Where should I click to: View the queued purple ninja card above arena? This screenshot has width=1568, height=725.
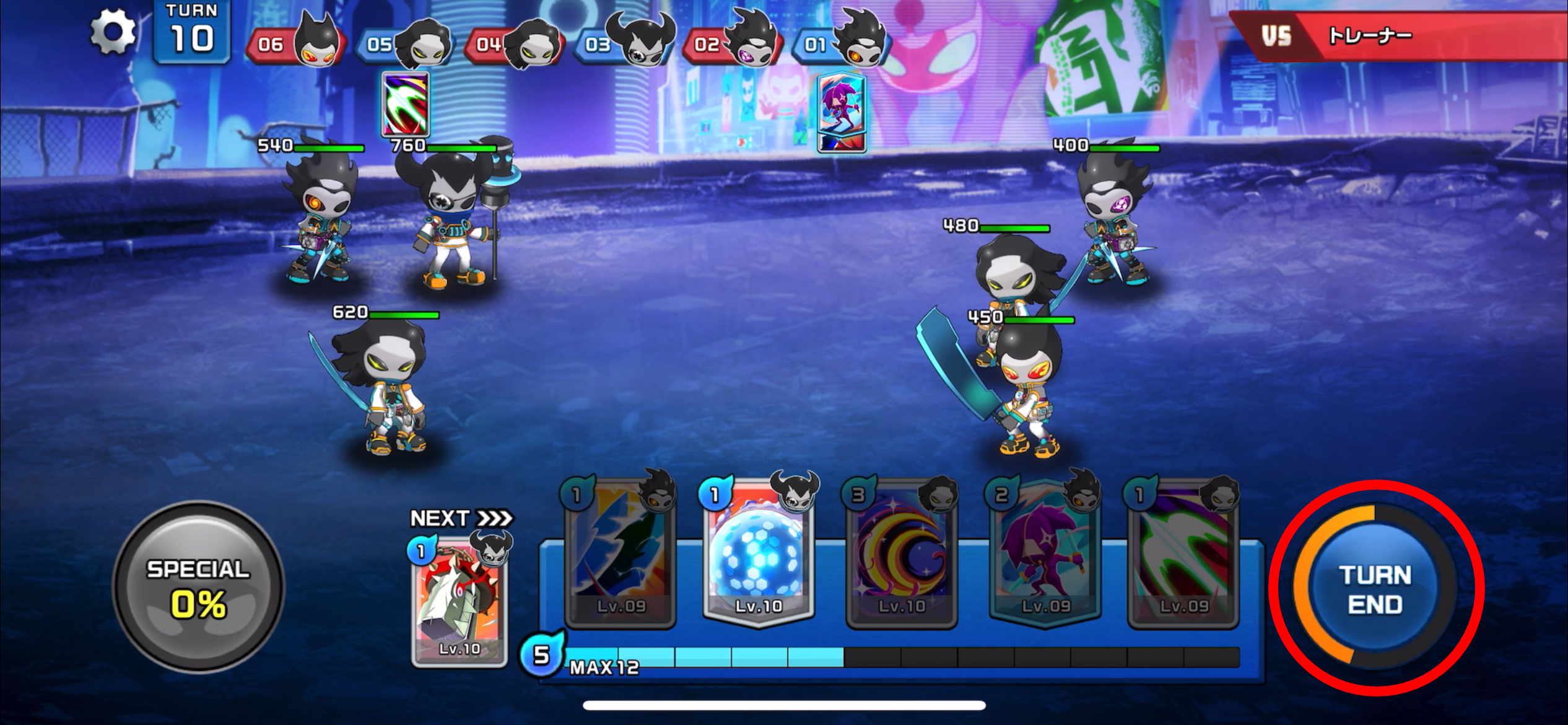(x=841, y=113)
